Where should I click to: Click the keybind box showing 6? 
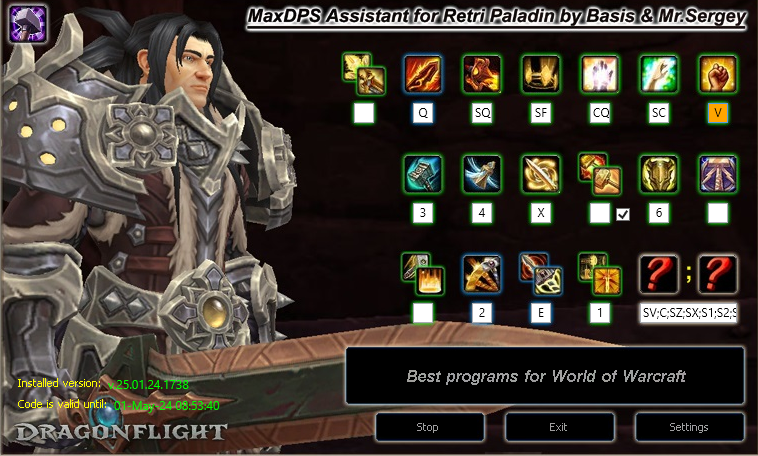pyautogui.click(x=659, y=213)
